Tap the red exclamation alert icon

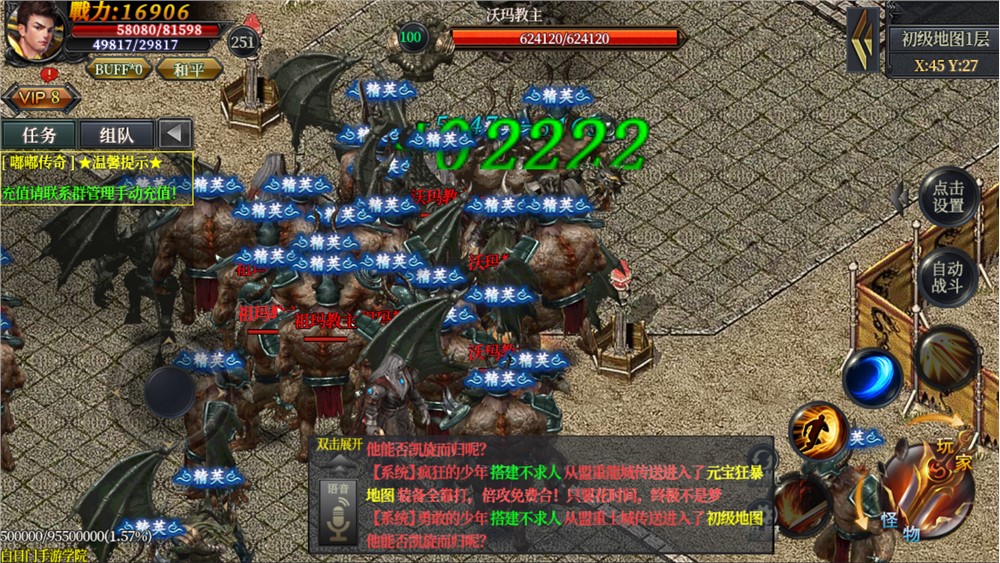pos(49,74)
